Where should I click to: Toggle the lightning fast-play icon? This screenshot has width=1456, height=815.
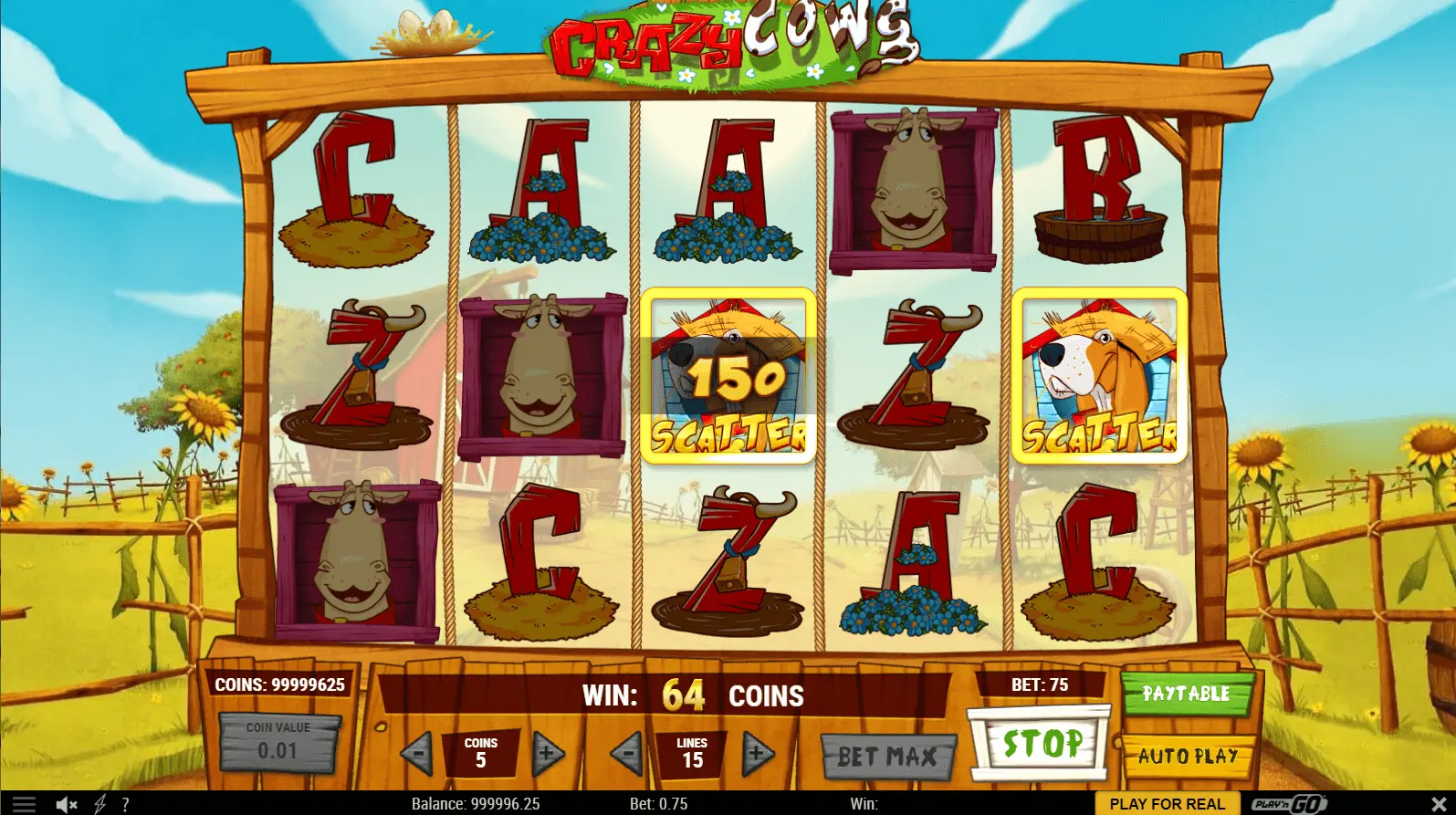tap(100, 804)
